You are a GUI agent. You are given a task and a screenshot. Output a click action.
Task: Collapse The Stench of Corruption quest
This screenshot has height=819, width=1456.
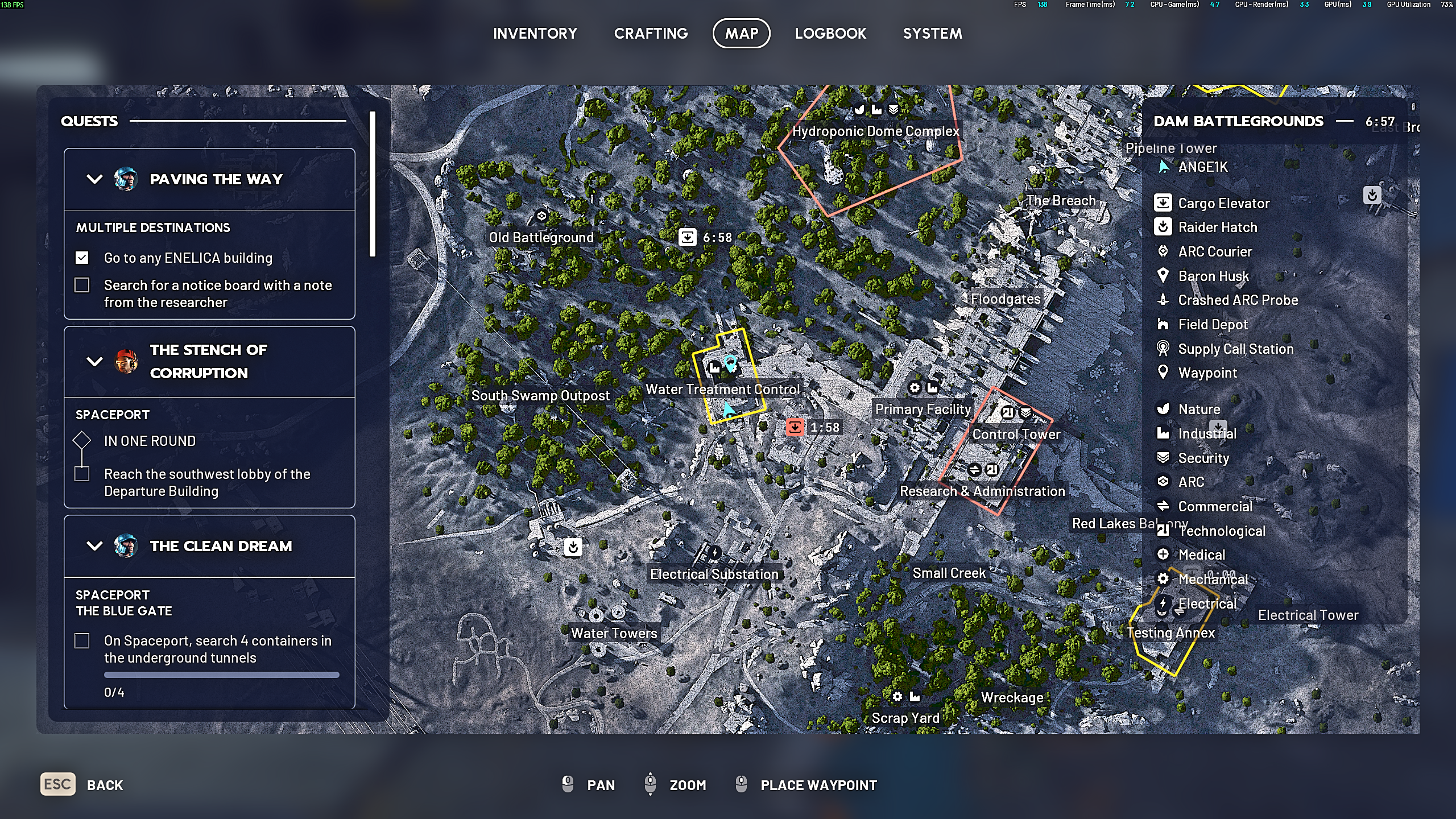click(x=94, y=361)
